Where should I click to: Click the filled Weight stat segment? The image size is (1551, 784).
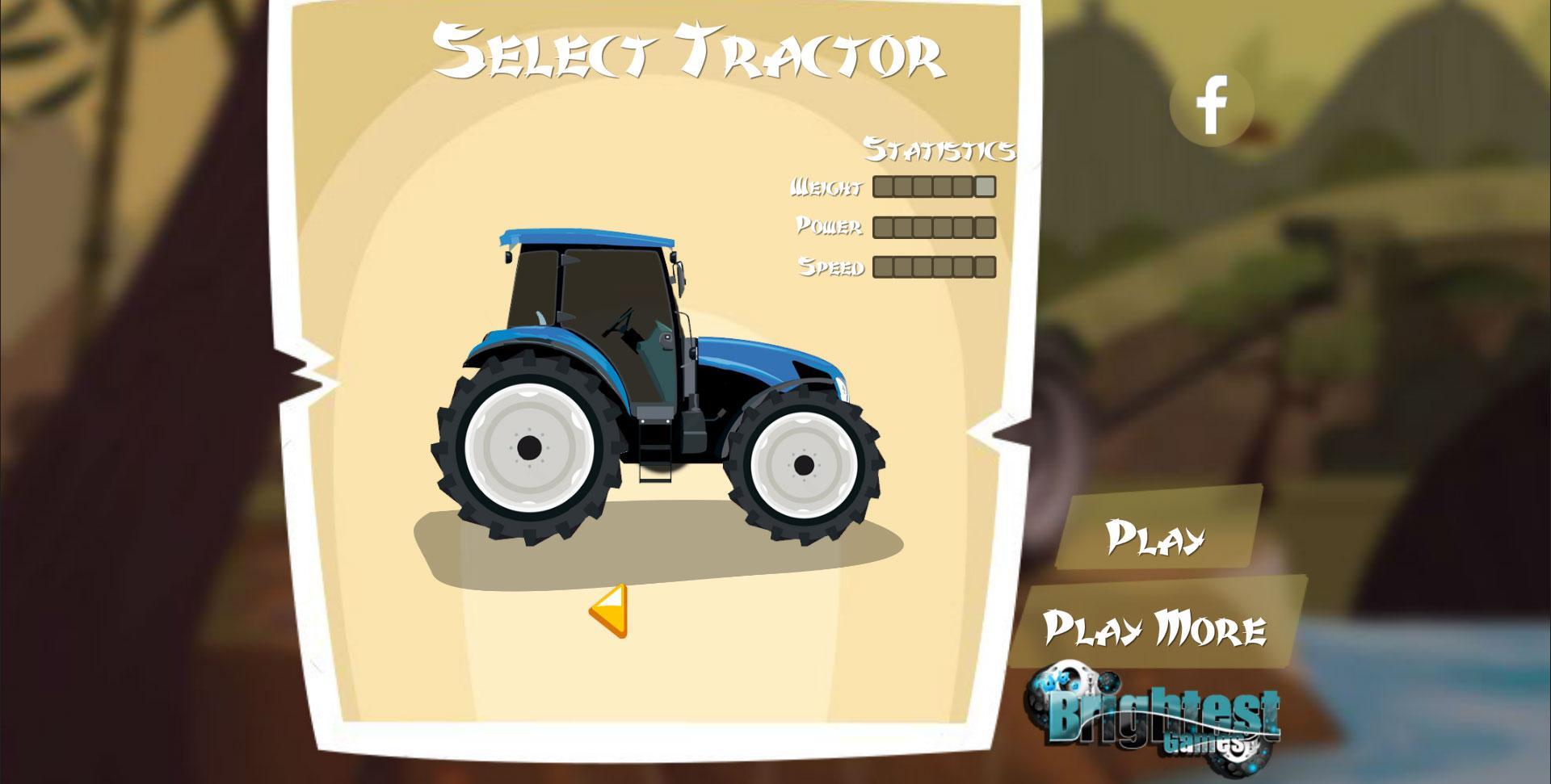(983, 187)
